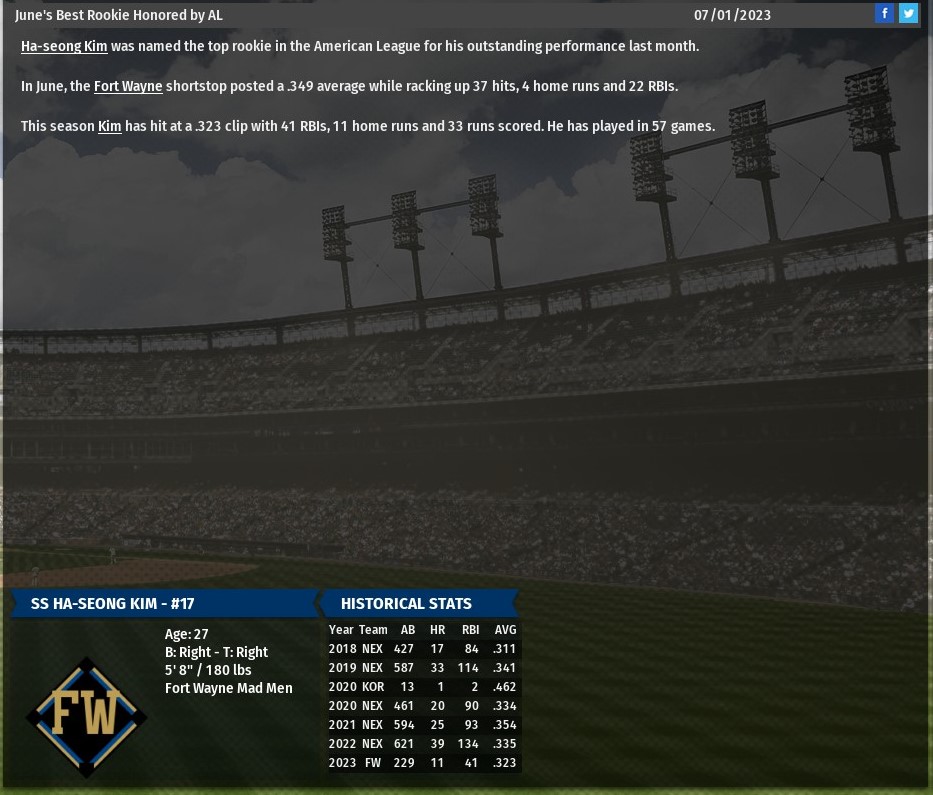Viewport: 933px width, 795px height.
Task: Open the Fort Wayne Mad Men logo
Action: point(87,716)
